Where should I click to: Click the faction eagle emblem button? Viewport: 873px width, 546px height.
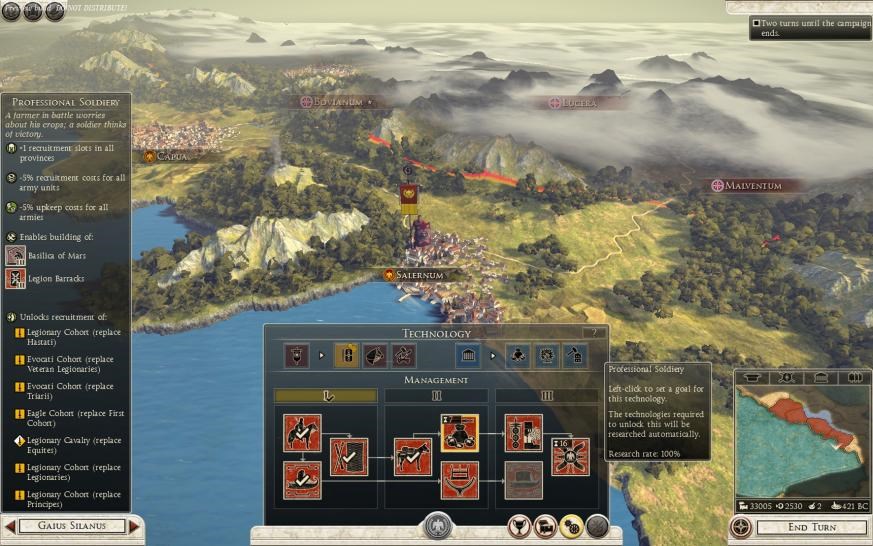point(437,526)
